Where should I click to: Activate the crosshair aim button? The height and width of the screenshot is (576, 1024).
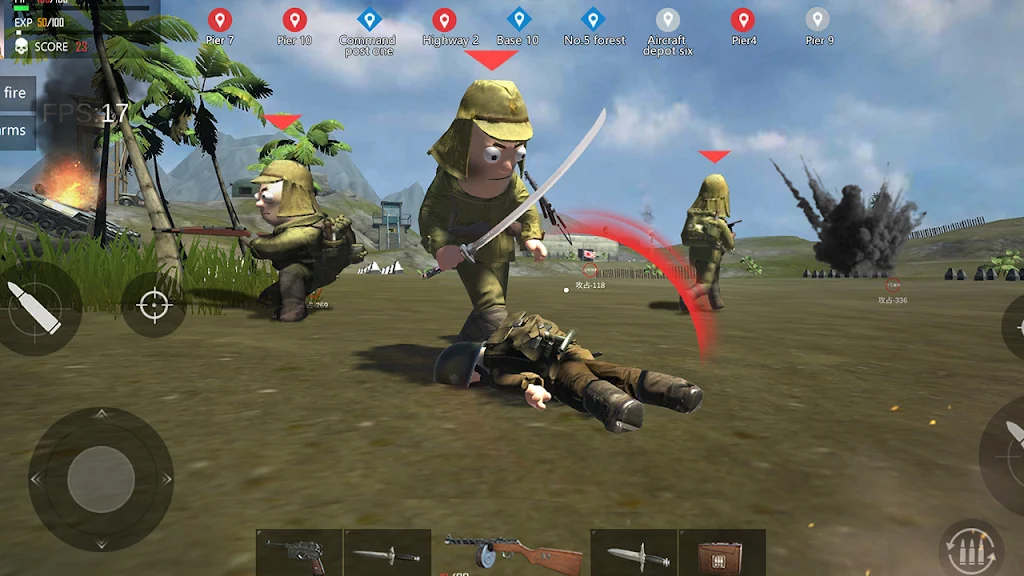tap(154, 305)
